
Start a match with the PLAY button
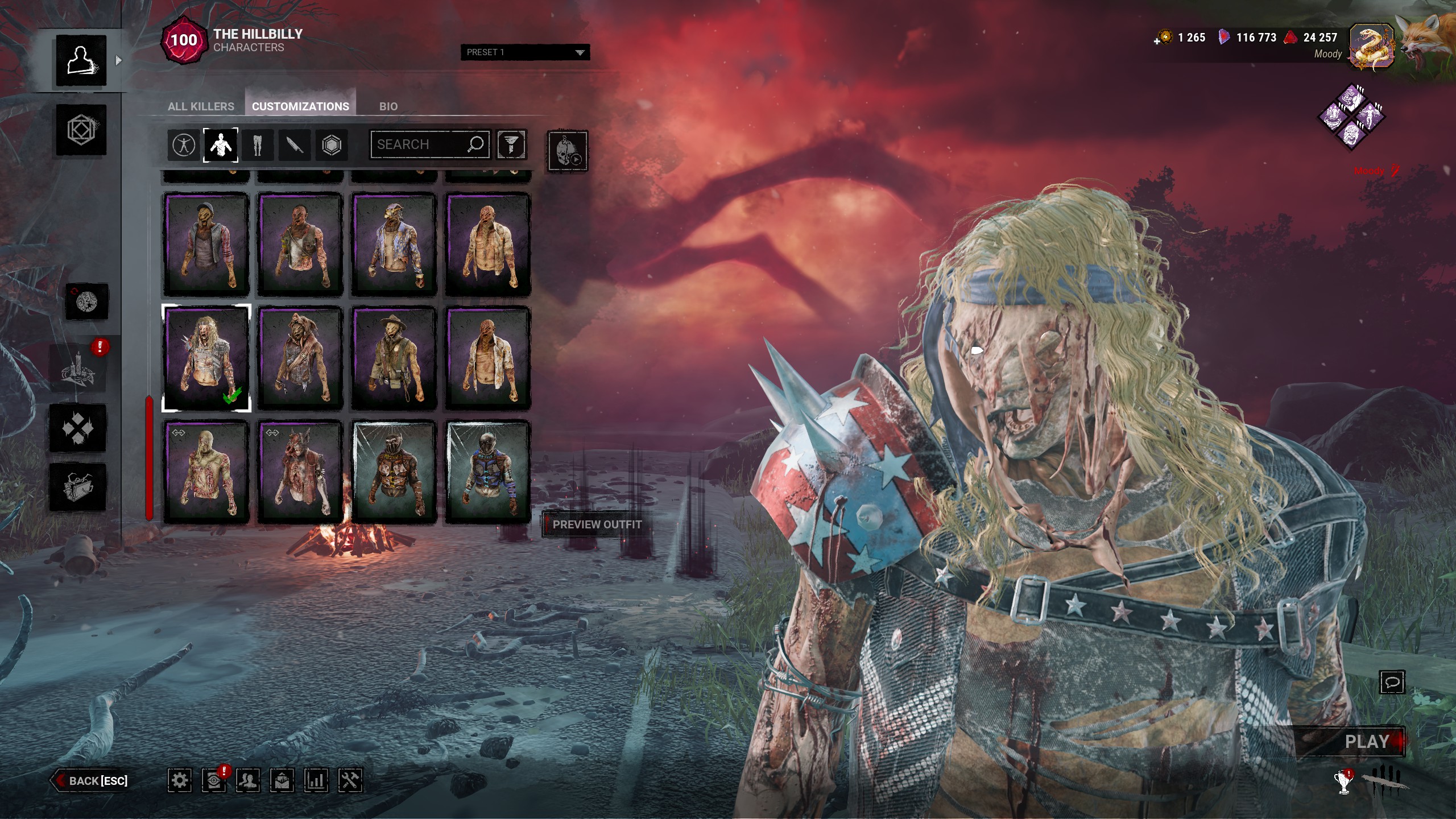coord(1366,742)
